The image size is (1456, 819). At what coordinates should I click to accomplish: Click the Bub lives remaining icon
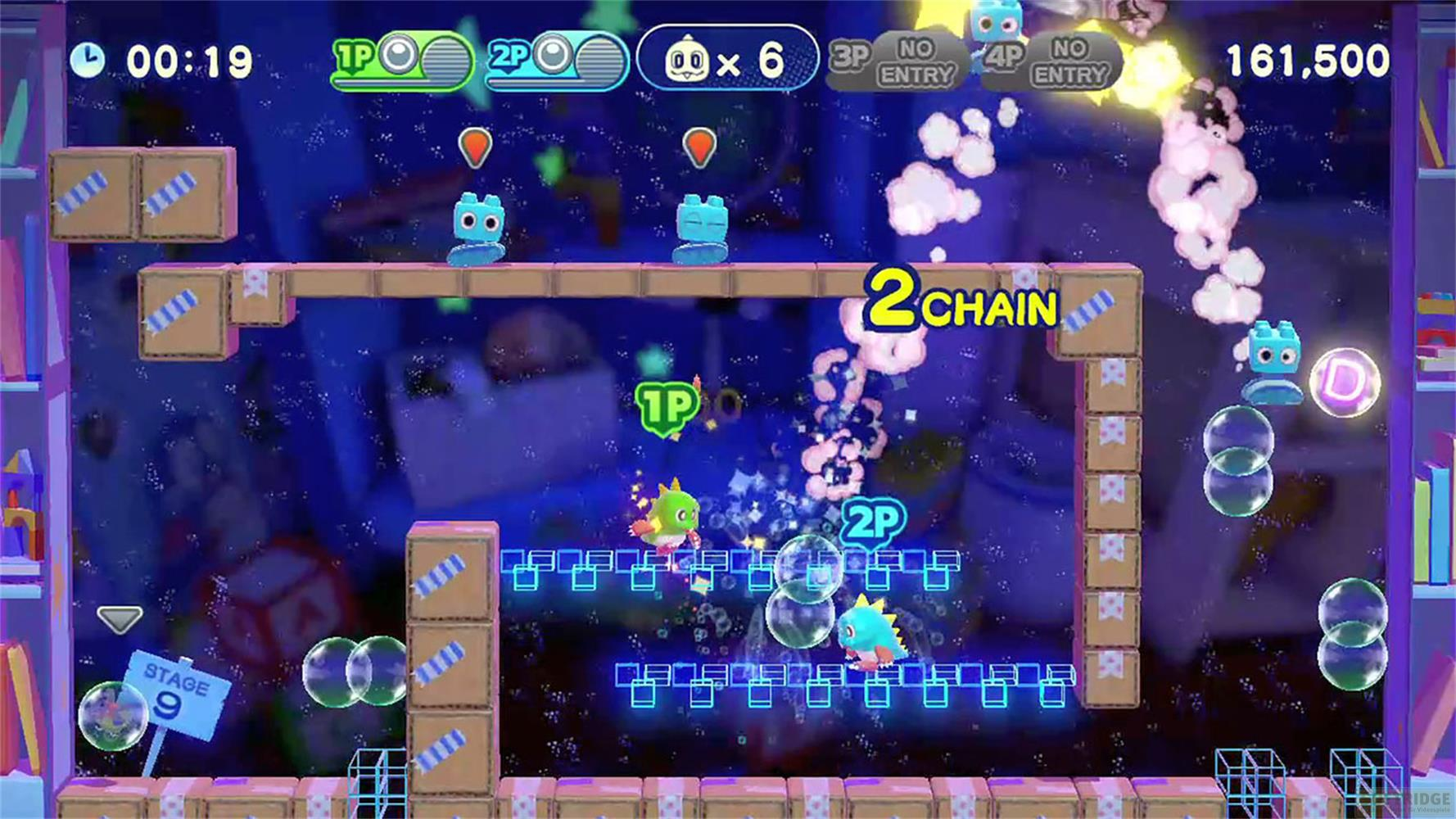(x=686, y=61)
